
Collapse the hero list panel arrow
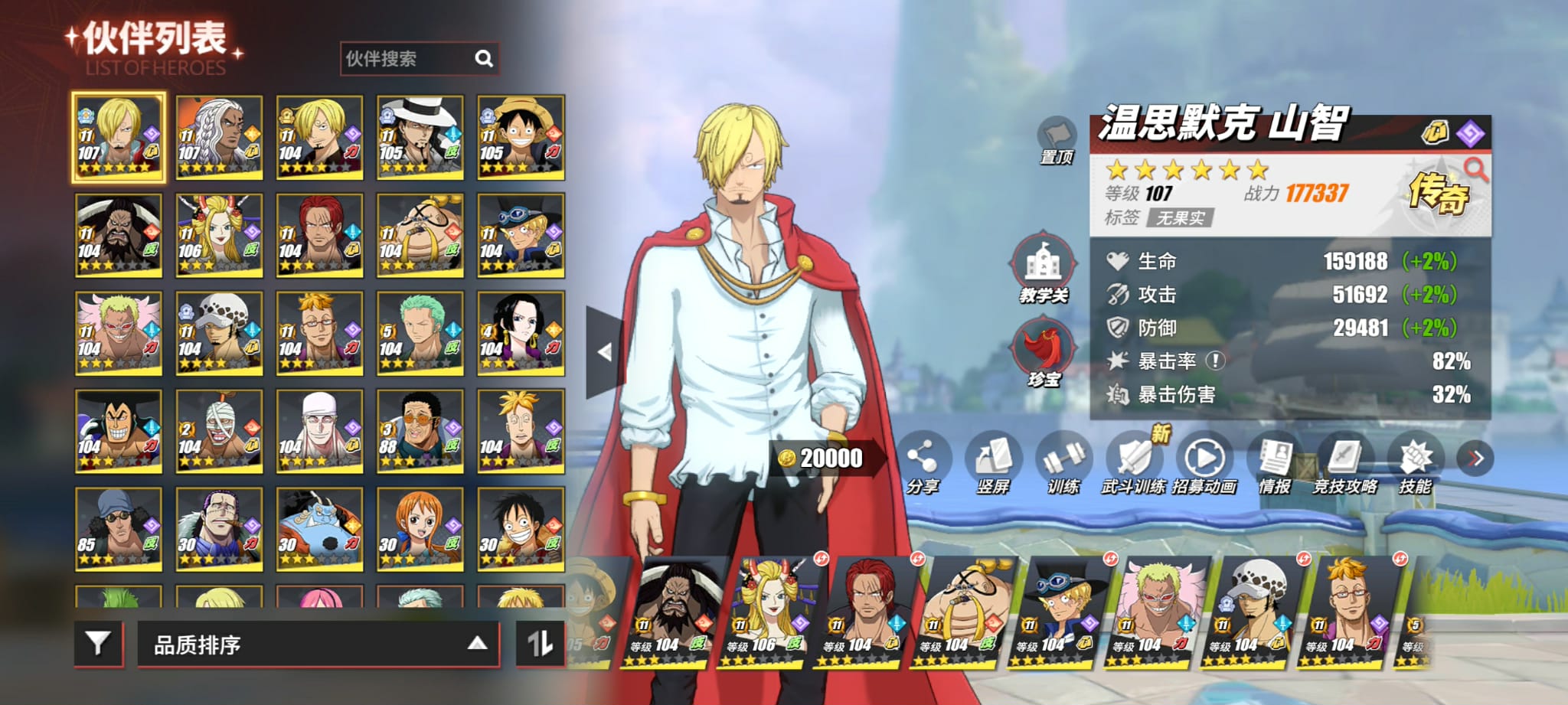605,352
